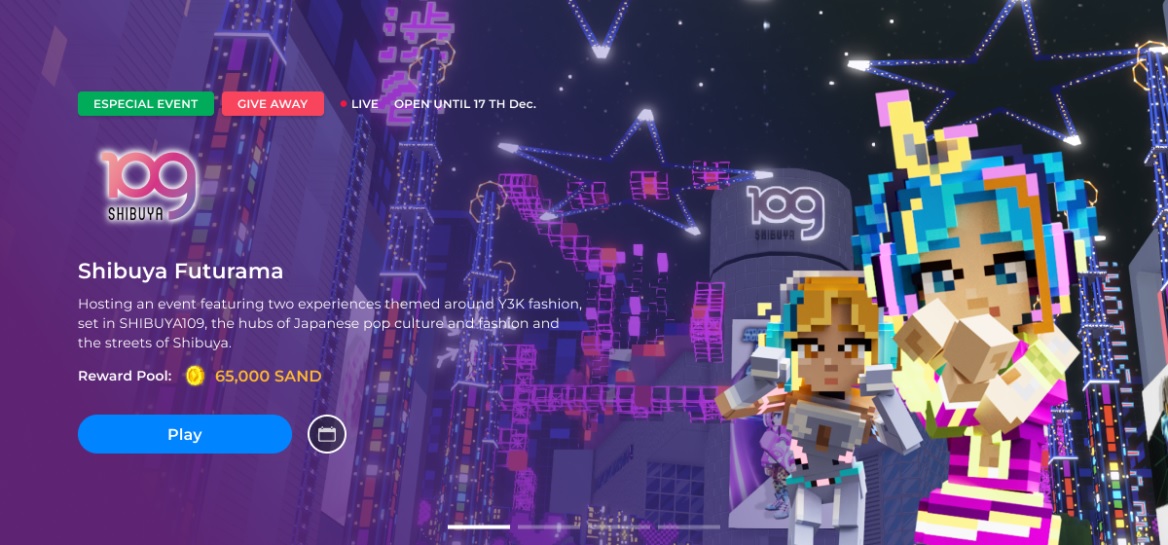Click the highlighted white carousel slide indicator
Screen dimensions: 1168x545
click(x=479, y=526)
